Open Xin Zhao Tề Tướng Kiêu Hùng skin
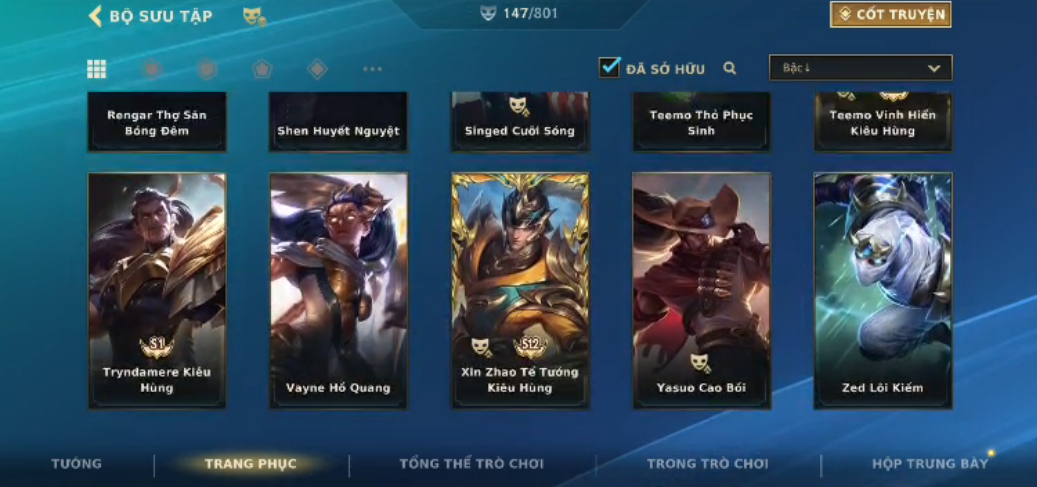The height and width of the screenshot is (487, 1037). click(520, 290)
